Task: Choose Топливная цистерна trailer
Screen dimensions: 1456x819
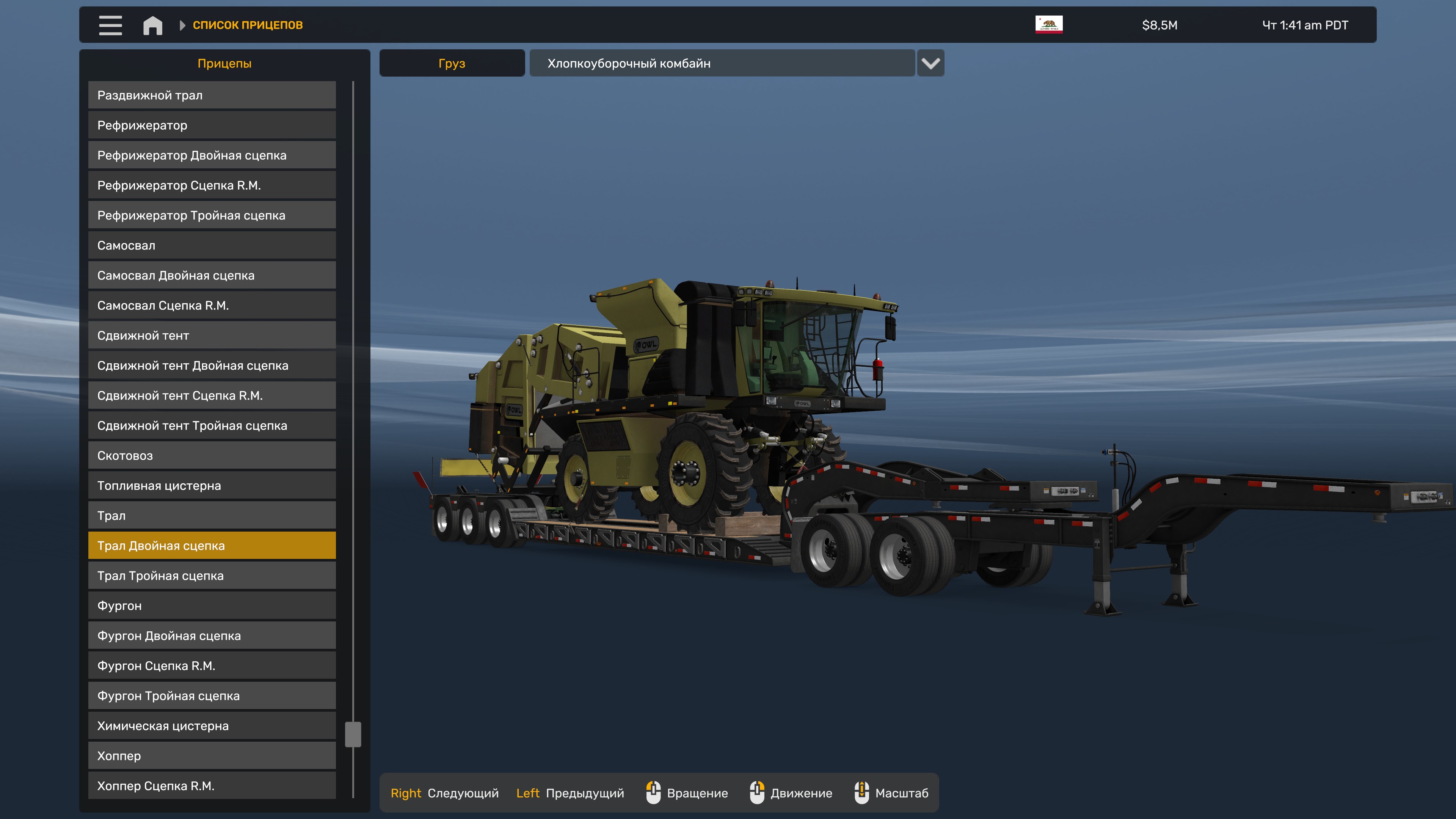Action: [212, 485]
